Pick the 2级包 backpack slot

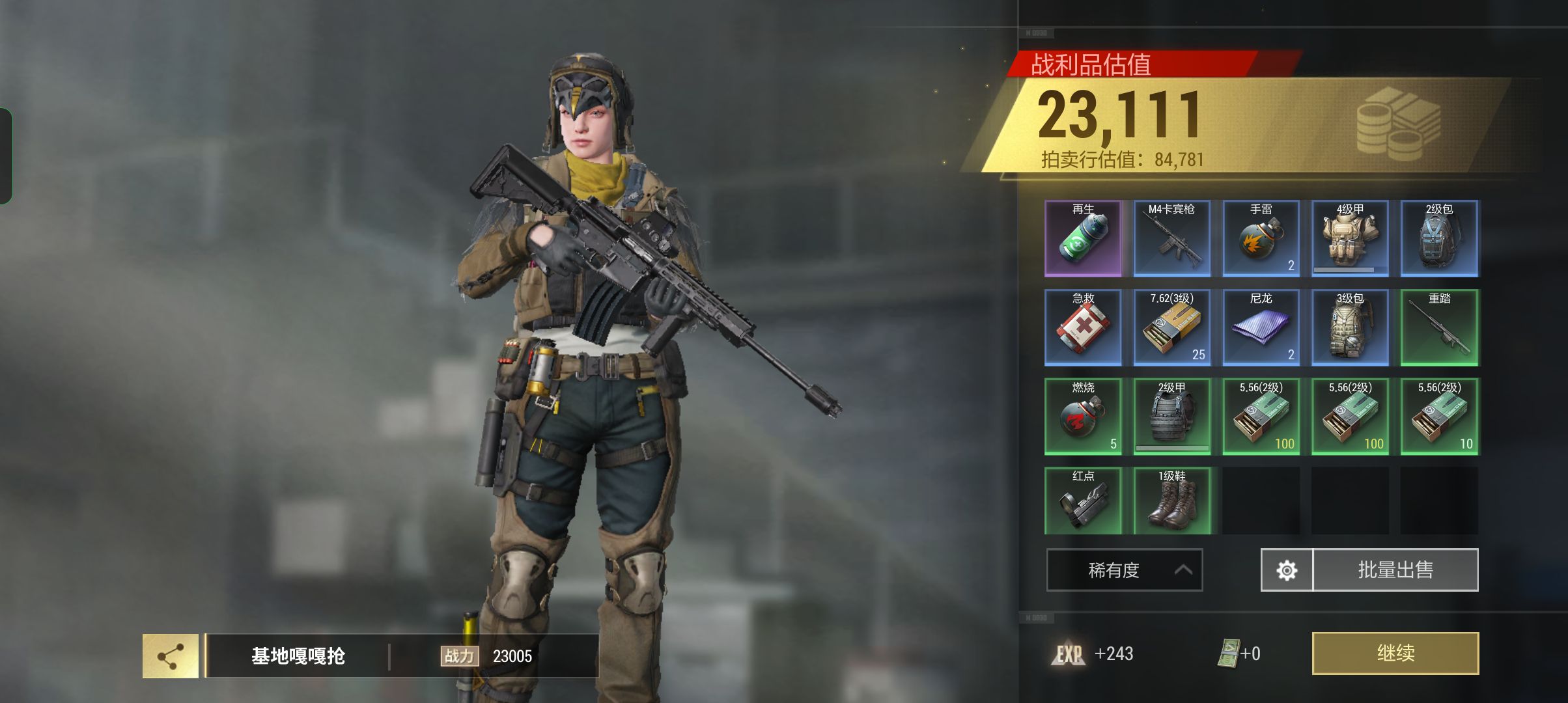pyautogui.click(x=1439, y=238)
